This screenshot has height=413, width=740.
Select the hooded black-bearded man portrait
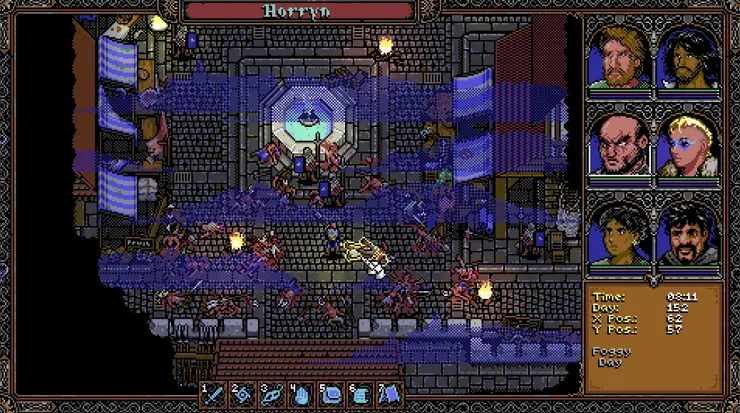click(x=688, y=233)
